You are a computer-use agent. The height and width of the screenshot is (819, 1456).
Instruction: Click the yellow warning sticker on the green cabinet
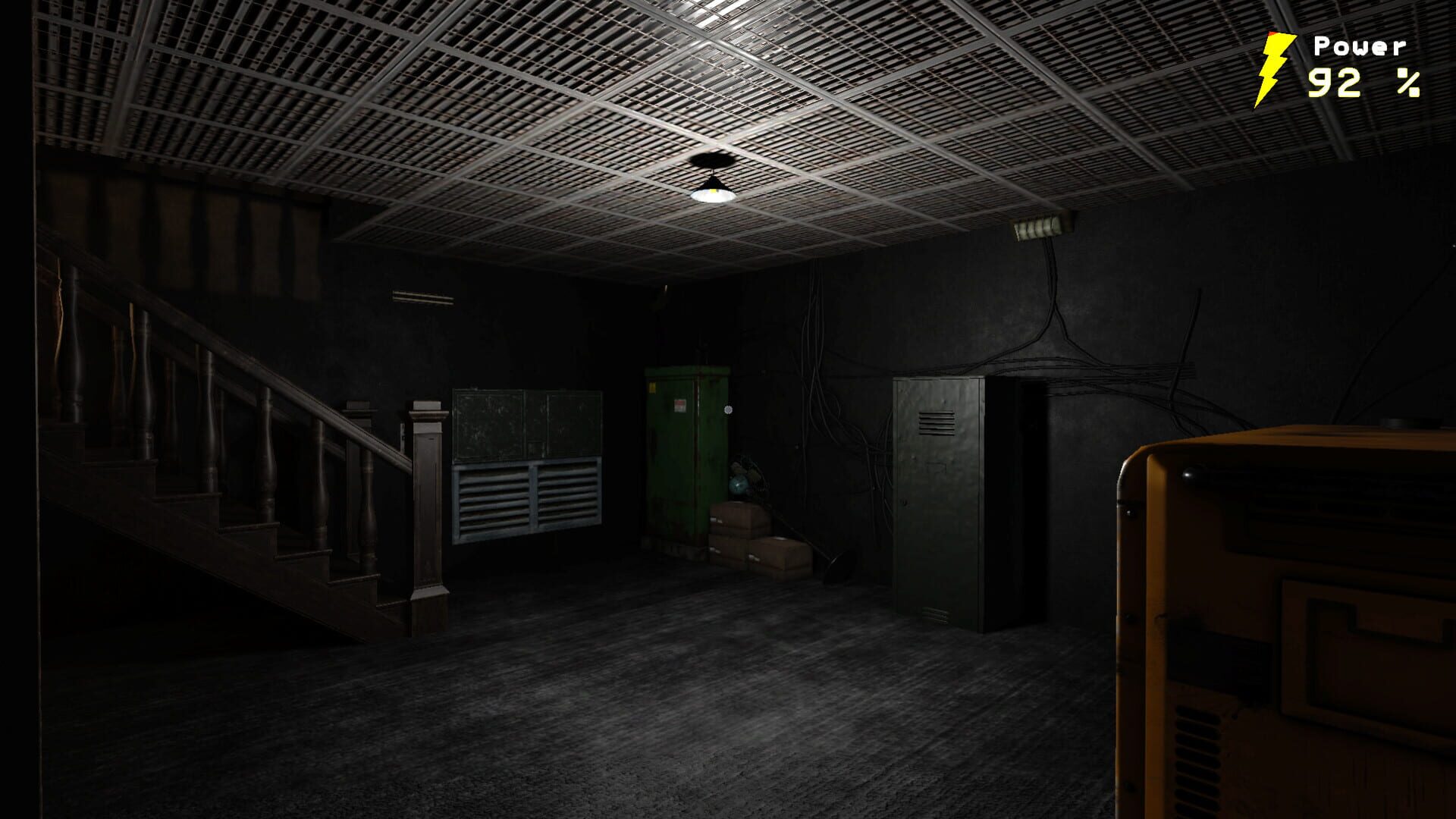click(x=653, y=388)
